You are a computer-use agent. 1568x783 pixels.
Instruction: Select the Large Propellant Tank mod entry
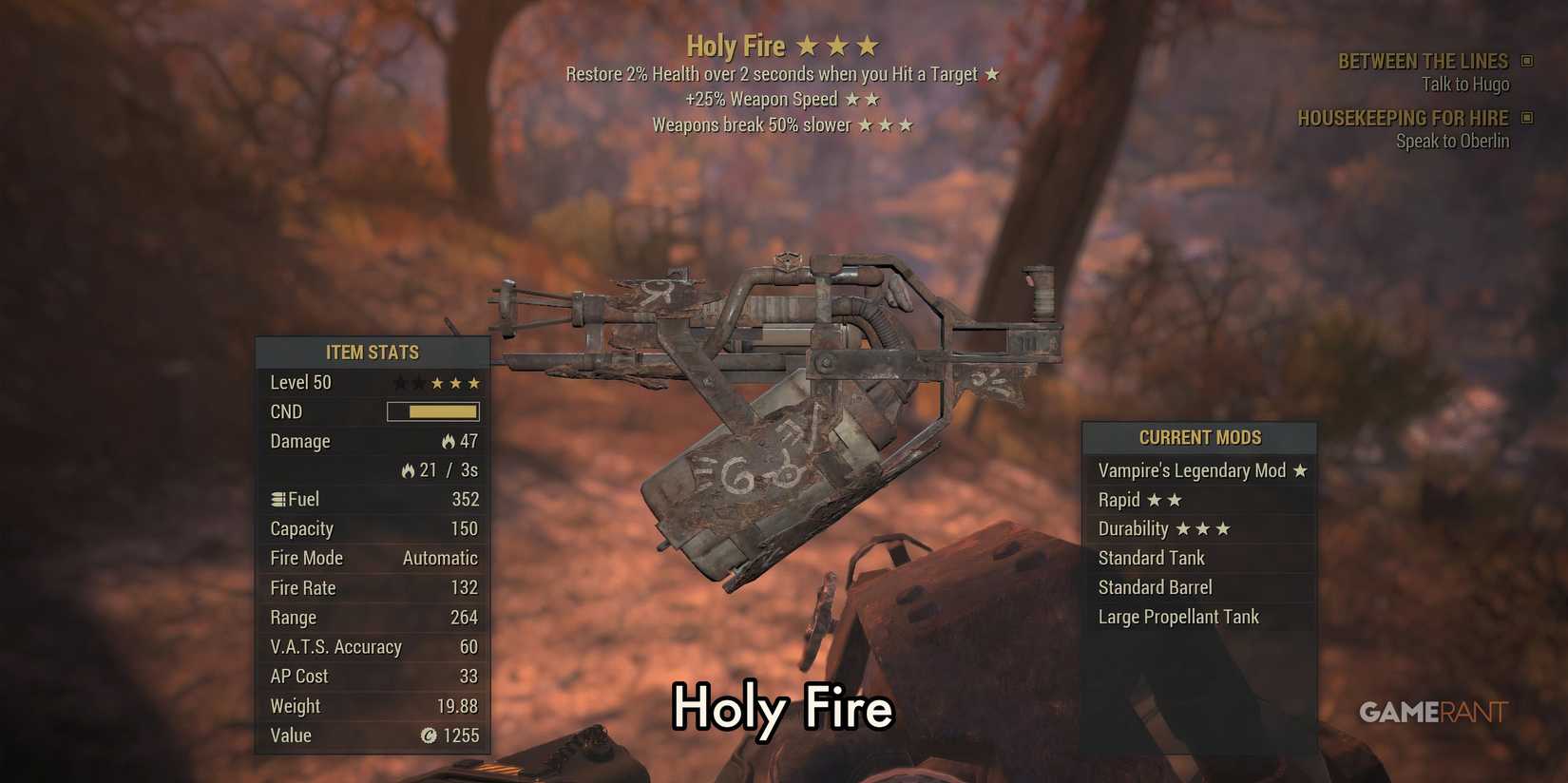(x=1178, y=617)
